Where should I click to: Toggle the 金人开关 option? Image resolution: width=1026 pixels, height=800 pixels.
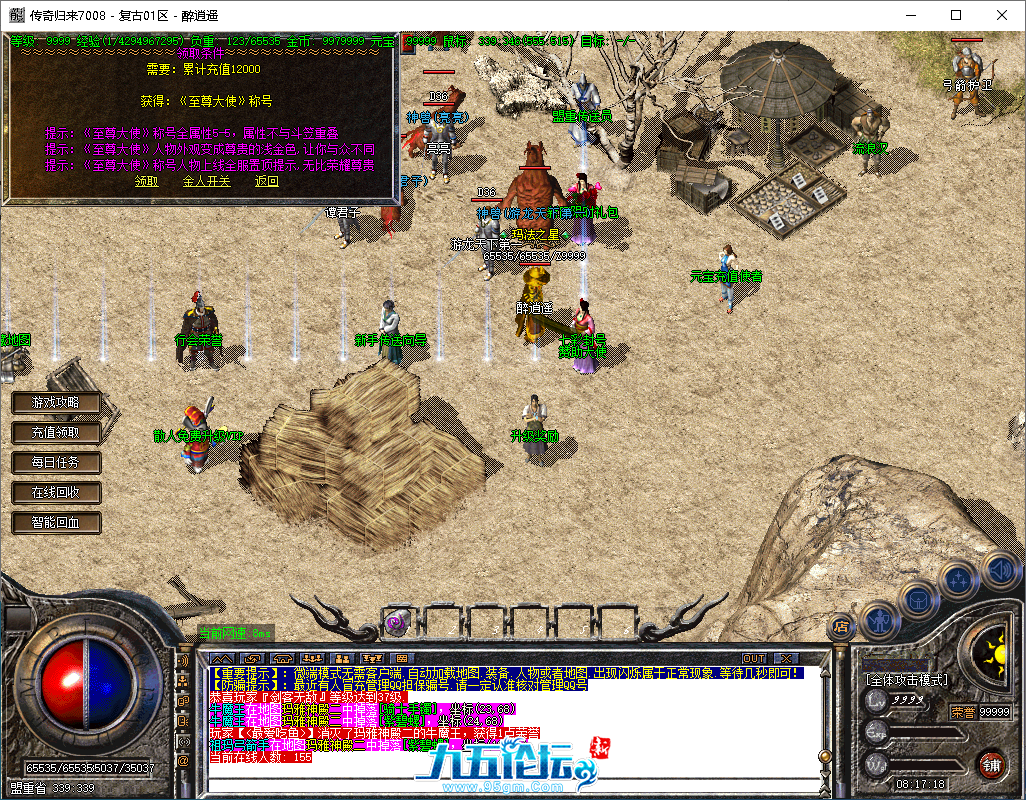206,181
